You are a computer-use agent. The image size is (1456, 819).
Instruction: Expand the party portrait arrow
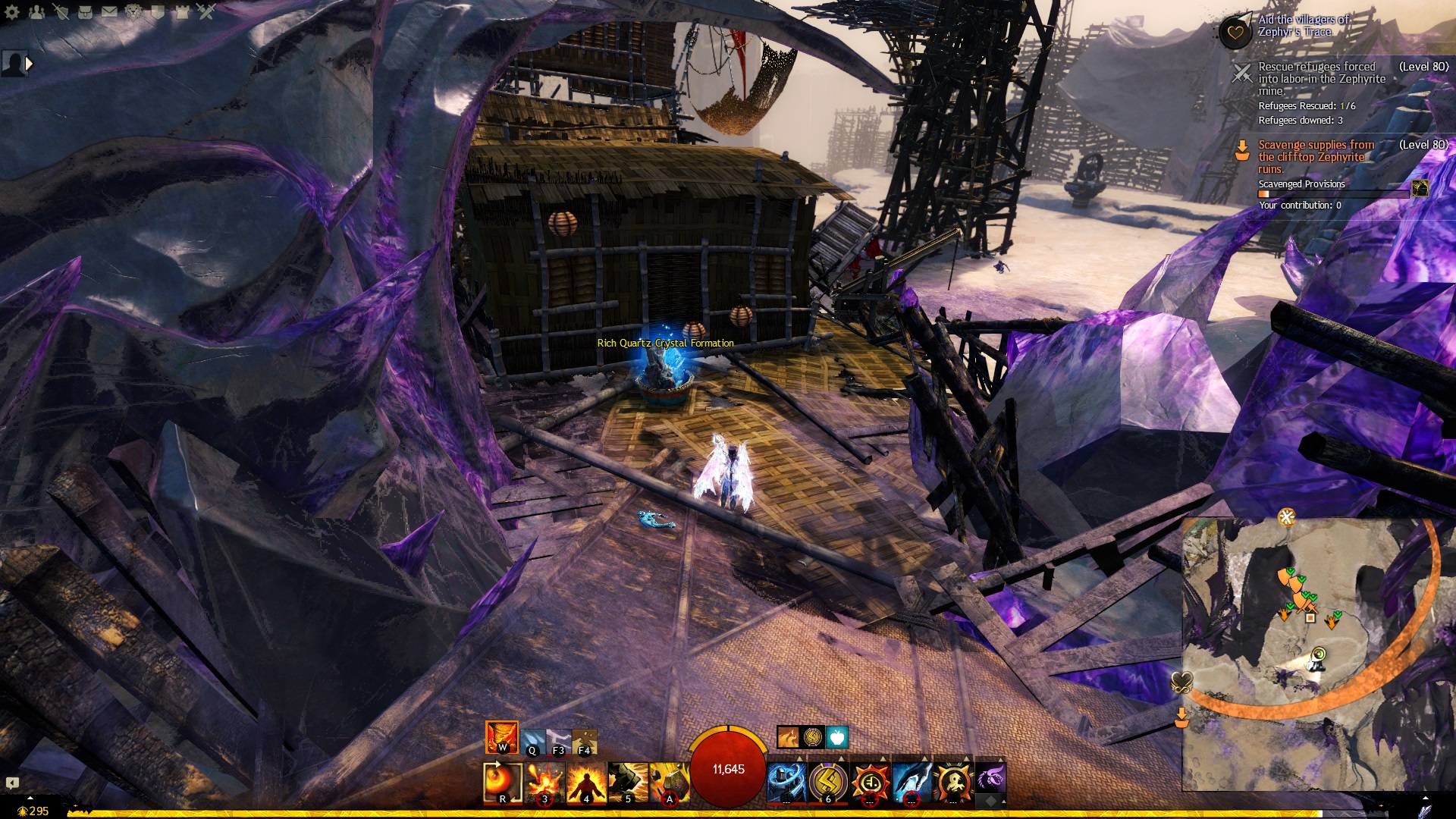click(x=30, y=64)
